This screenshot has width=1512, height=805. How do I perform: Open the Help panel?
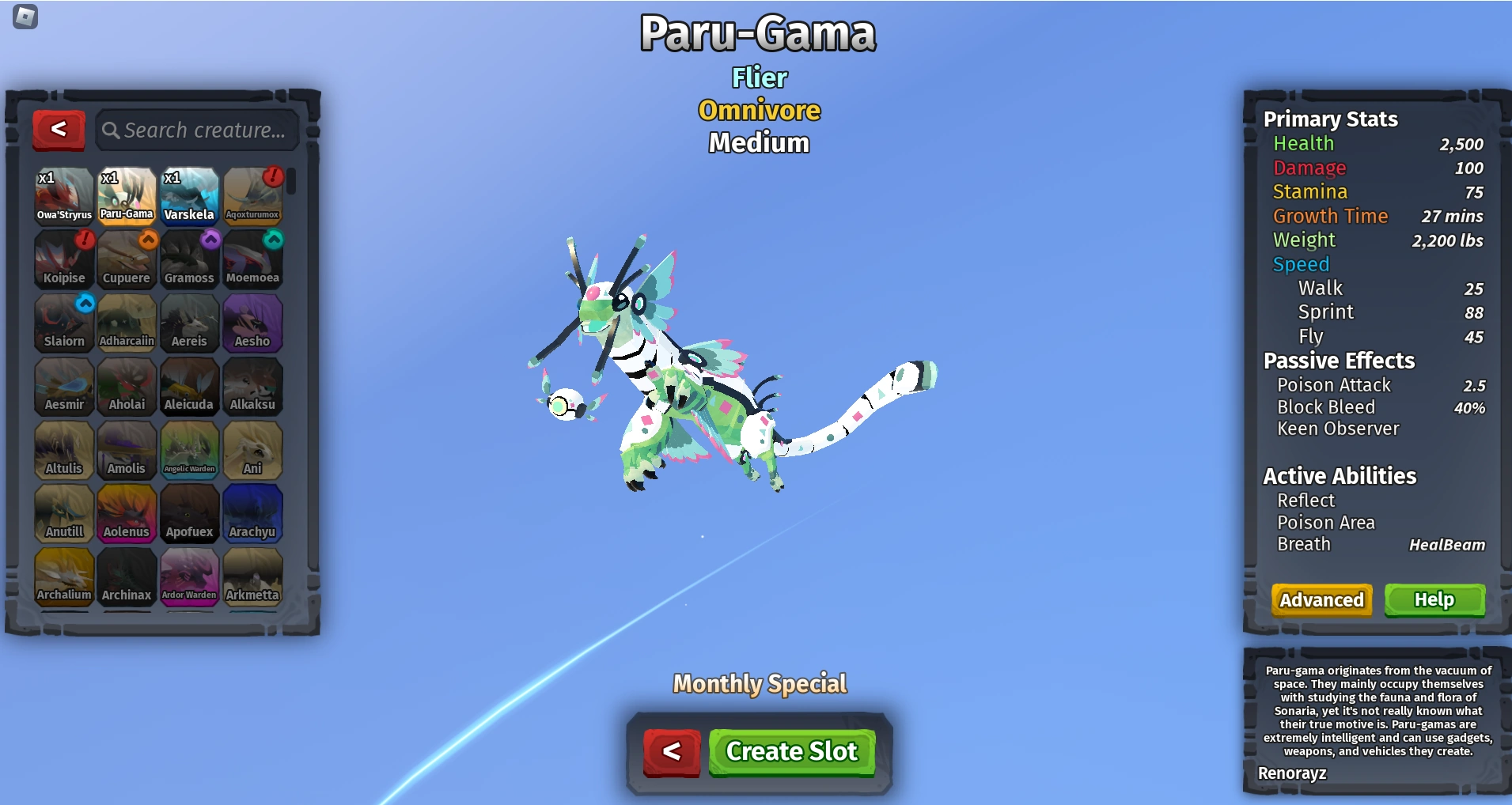pos(1434,600)
